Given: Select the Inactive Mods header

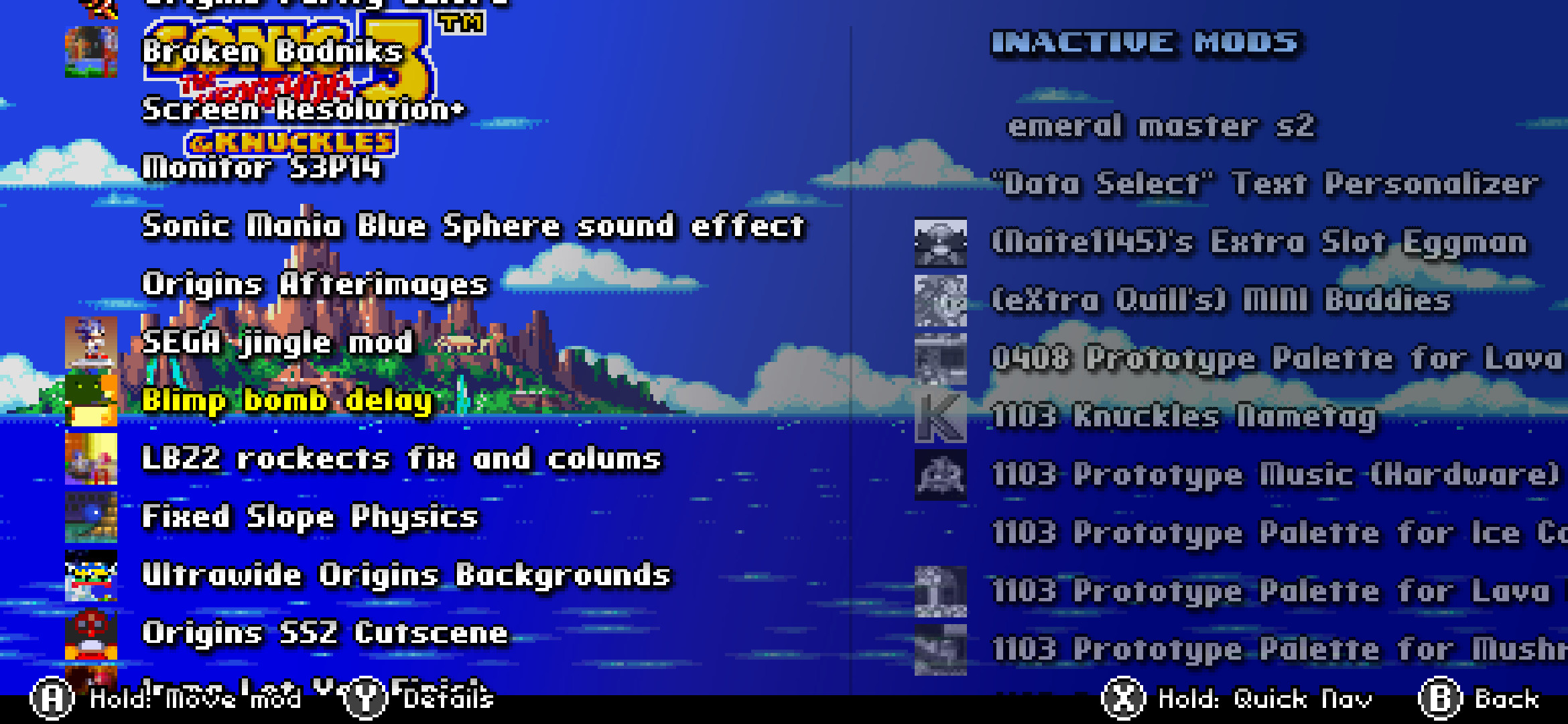Looking at the screenshot, I should pos(1146,43).
